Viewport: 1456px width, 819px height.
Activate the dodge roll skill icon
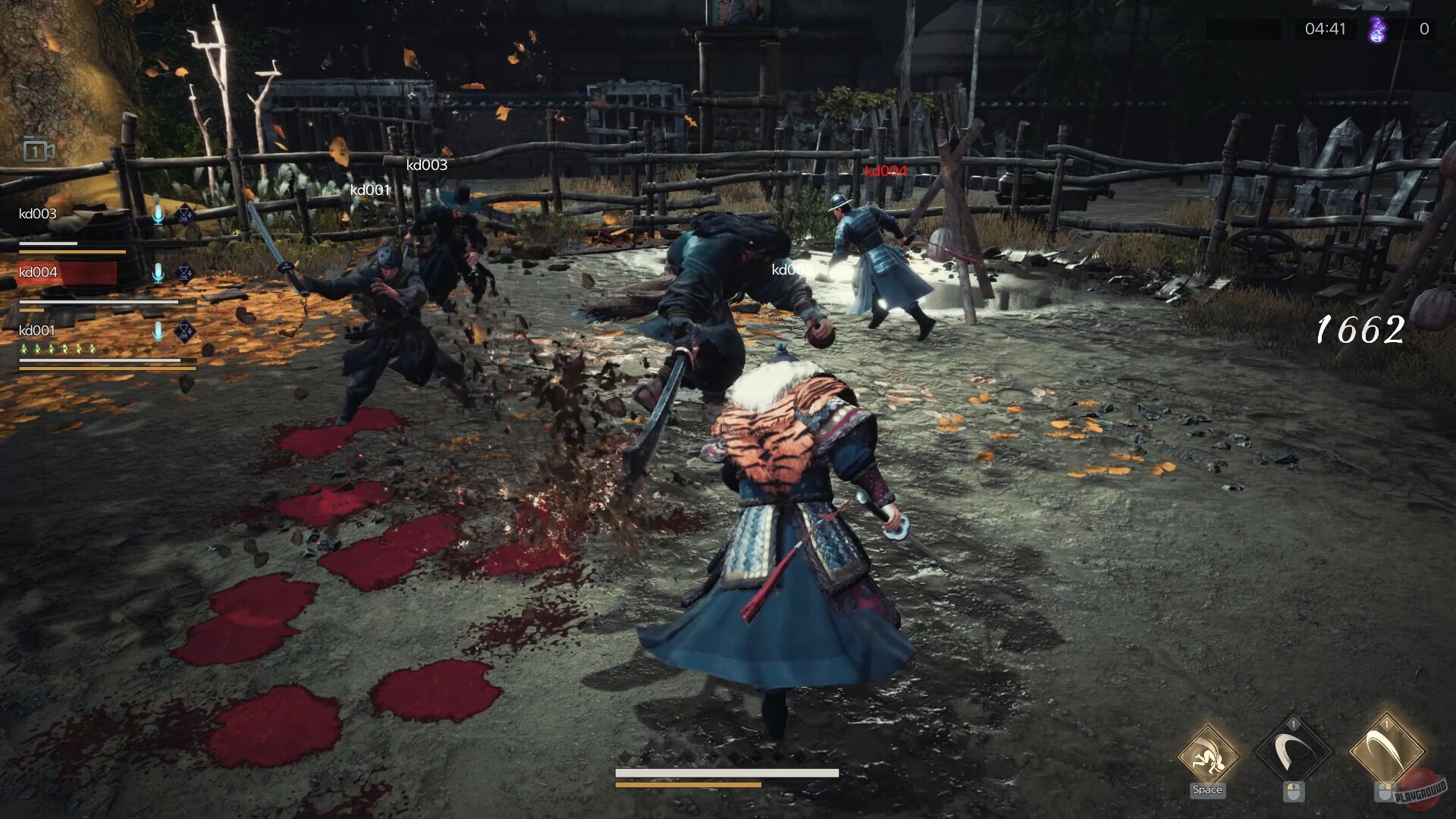click(1207, 755)
